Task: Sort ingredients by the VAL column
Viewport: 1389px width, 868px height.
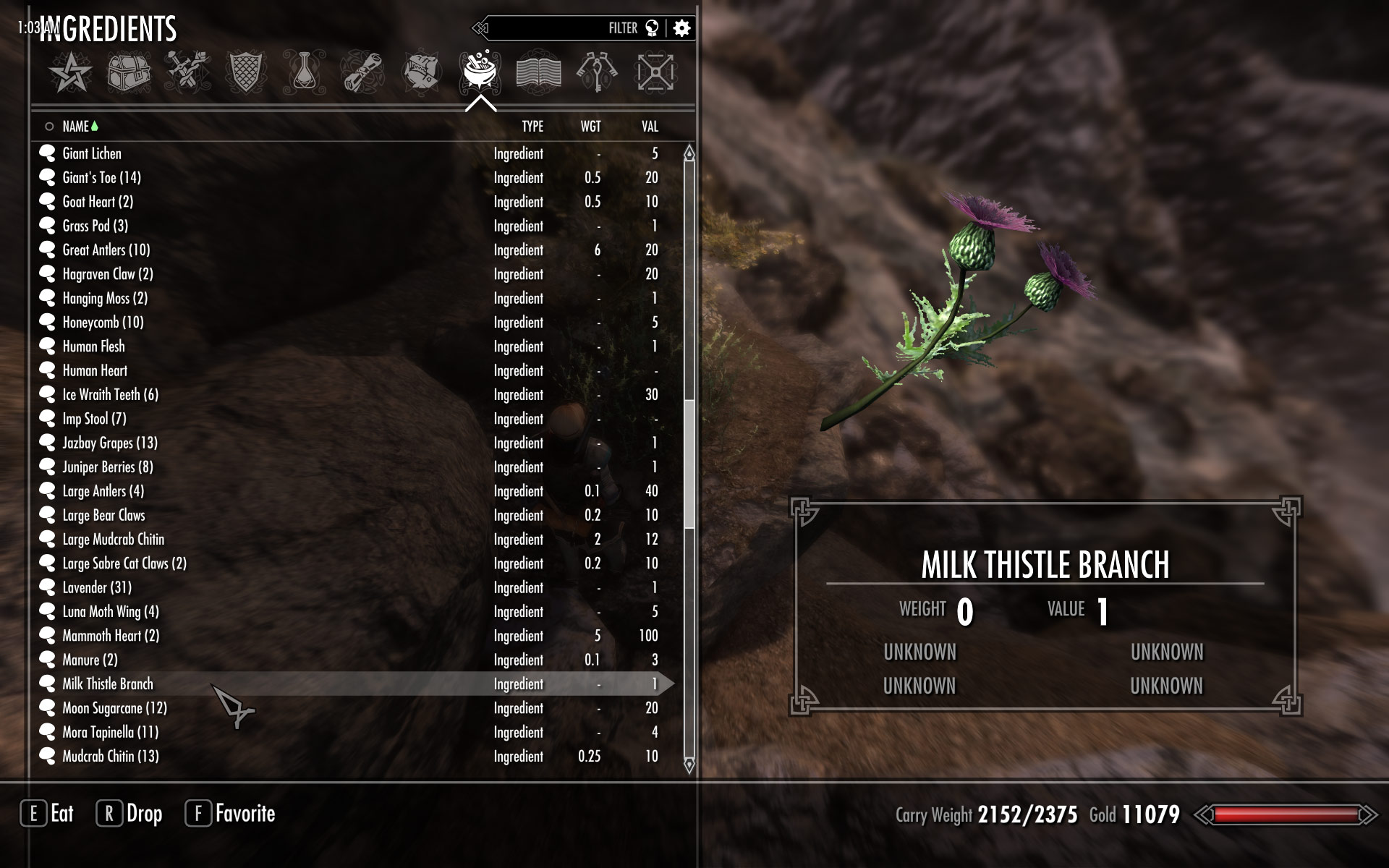Action: (x=650, y=127)
